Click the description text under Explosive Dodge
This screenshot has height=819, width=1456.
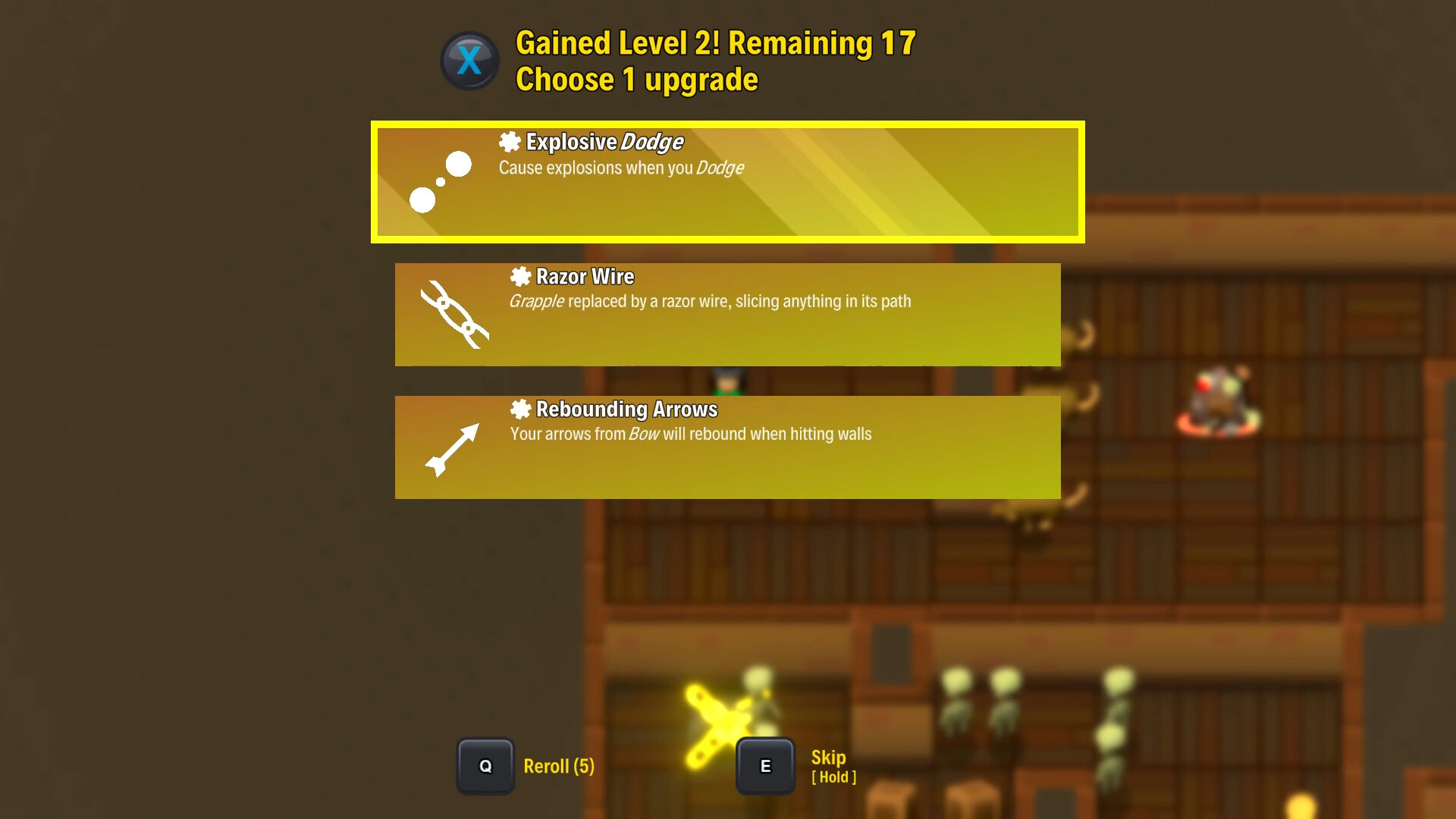point(620,168)
